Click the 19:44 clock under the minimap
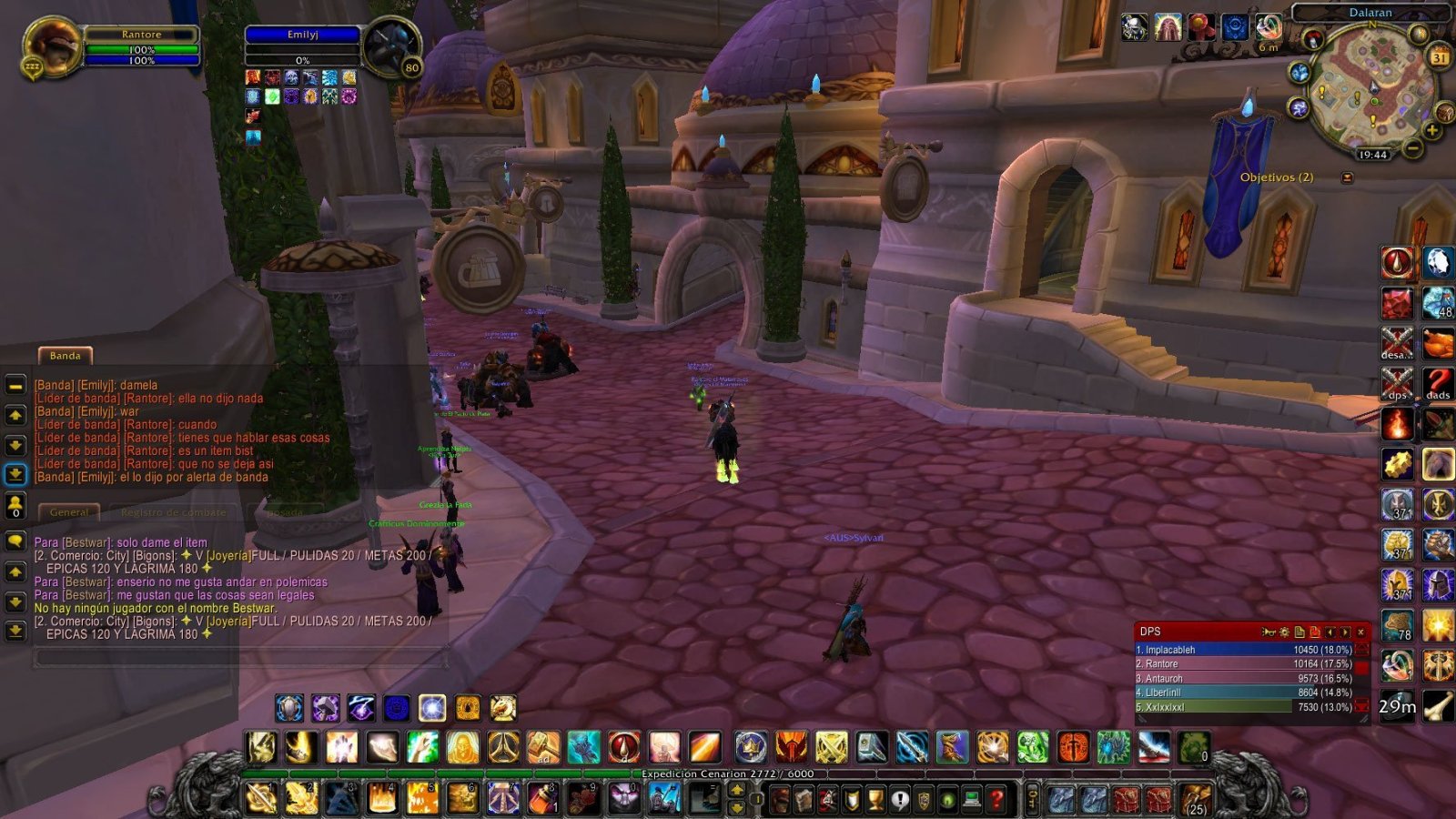The width and height of the screenshot is (1456, 819). [1371, 155]
